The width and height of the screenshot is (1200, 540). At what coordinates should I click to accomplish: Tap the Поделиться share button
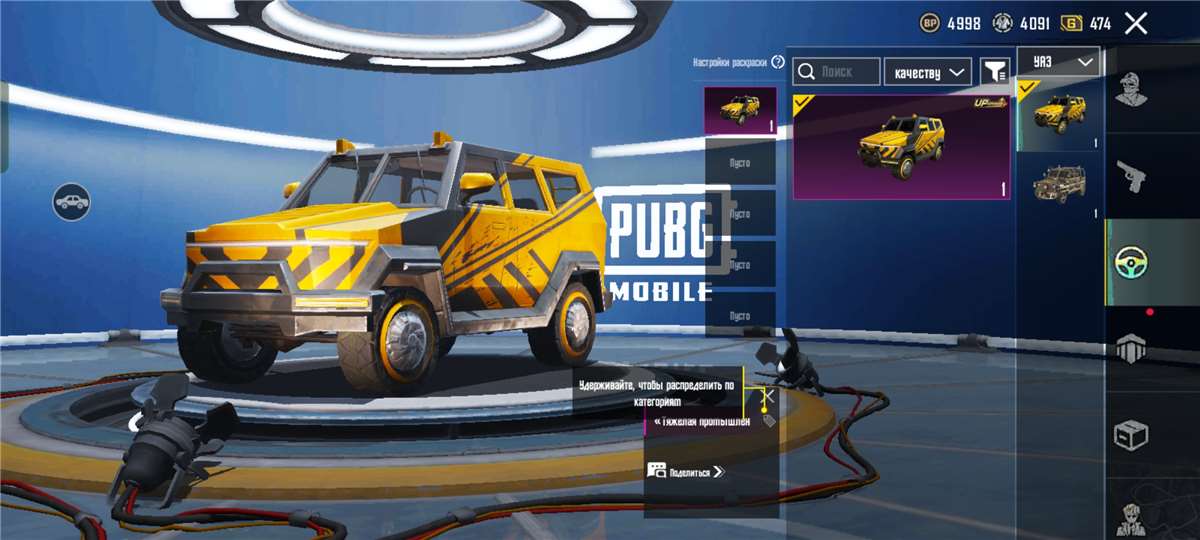pos(686,471)
